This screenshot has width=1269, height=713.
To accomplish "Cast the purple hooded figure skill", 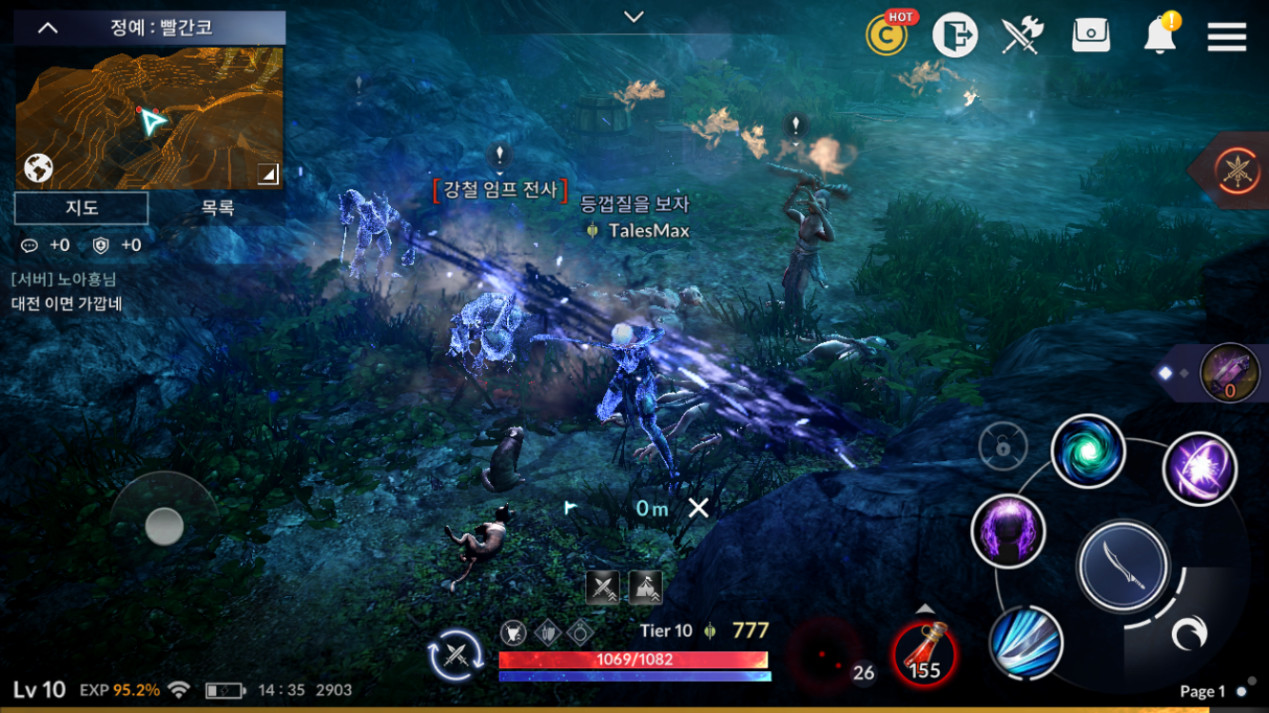I will pos(1008,531).
